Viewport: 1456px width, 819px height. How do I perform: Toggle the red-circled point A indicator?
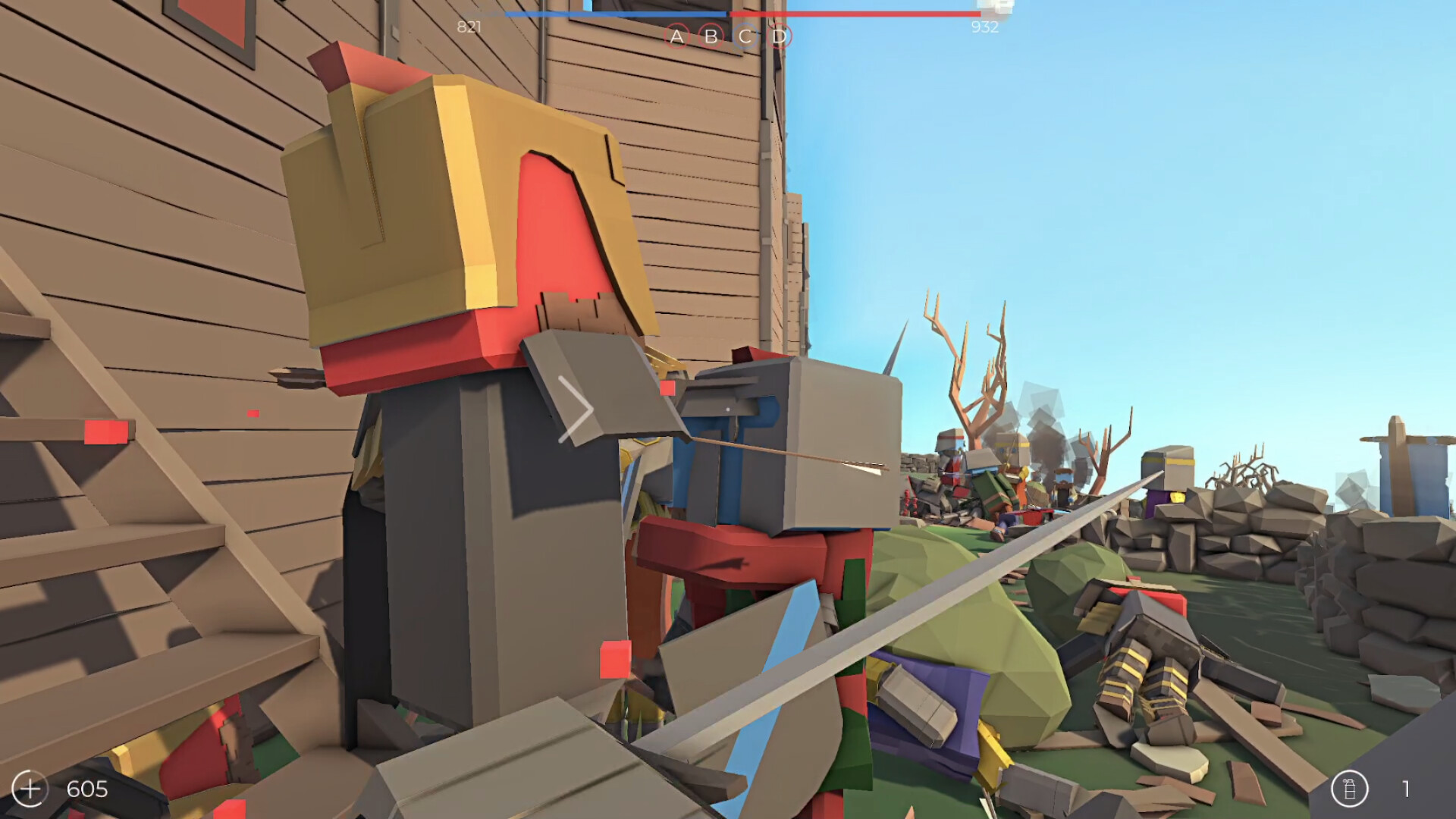pyautogui.click(x=679, y=36)
